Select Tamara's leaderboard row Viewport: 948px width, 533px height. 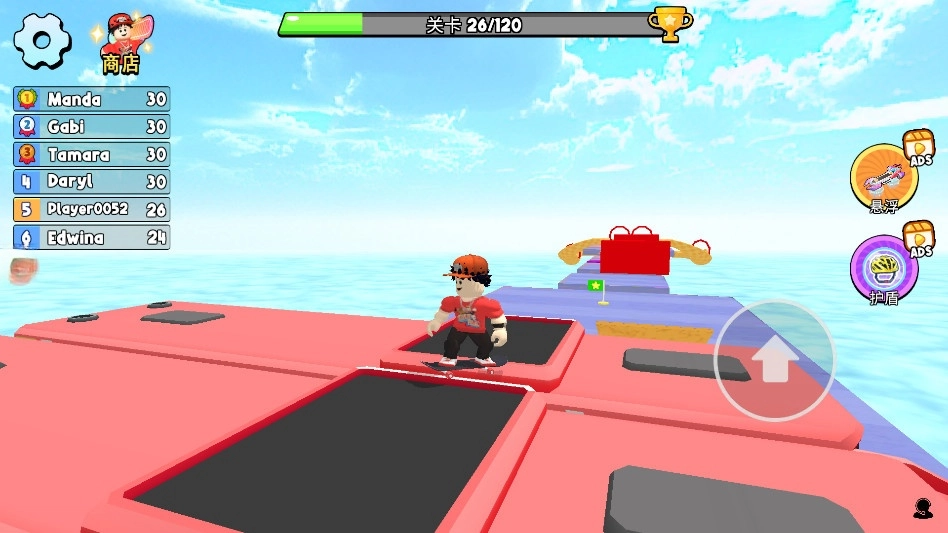point(92,155)
